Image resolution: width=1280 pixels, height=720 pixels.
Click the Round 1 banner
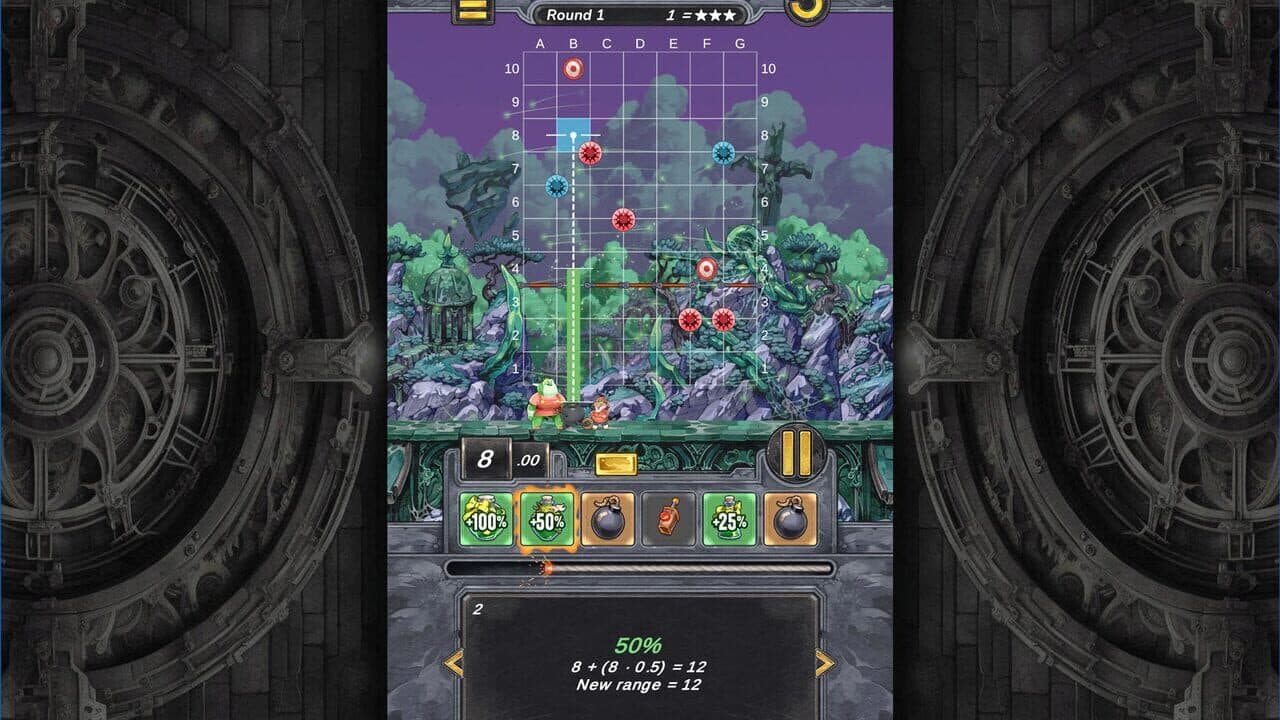pyautogui.click(x=578, y=14)
